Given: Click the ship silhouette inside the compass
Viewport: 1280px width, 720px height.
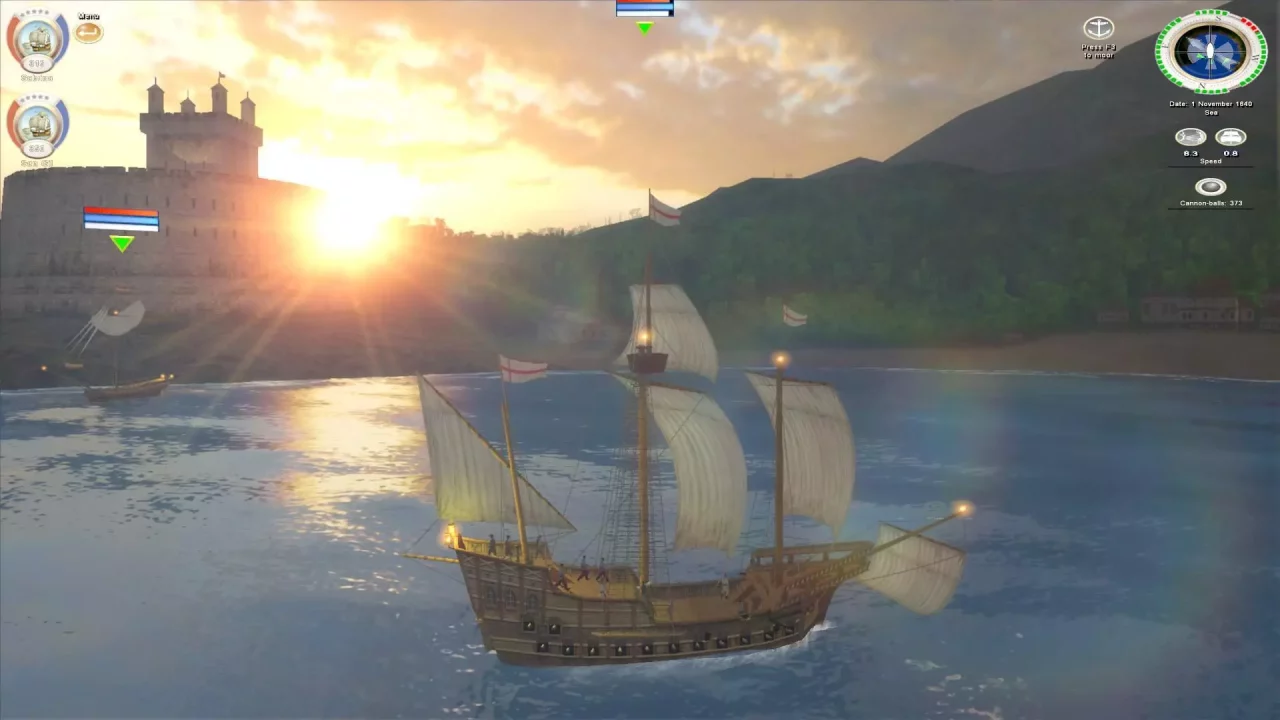Looking at the screenshot, I should [1210, 50].
